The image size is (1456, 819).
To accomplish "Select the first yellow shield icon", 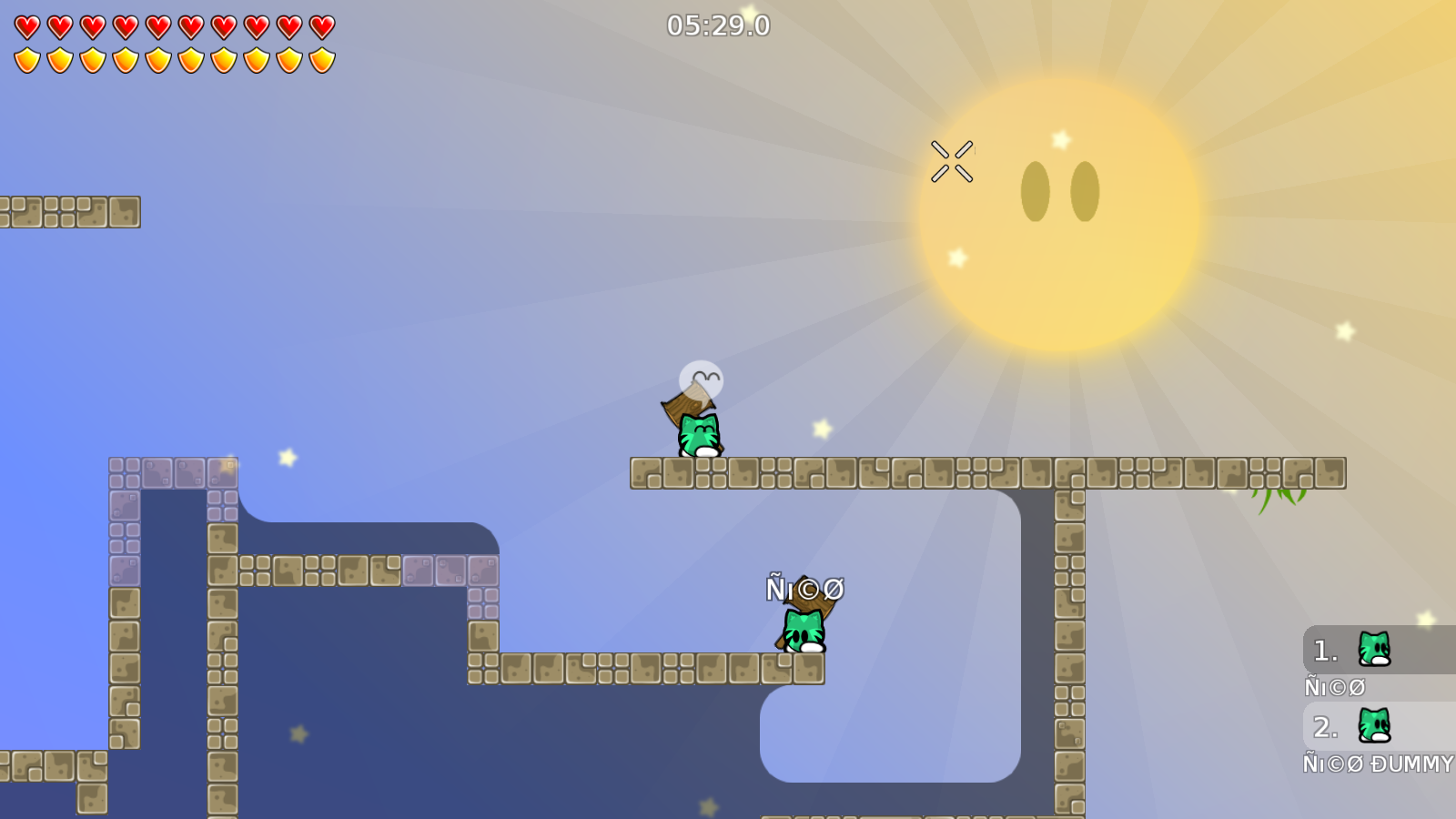I will pos(26,59).
